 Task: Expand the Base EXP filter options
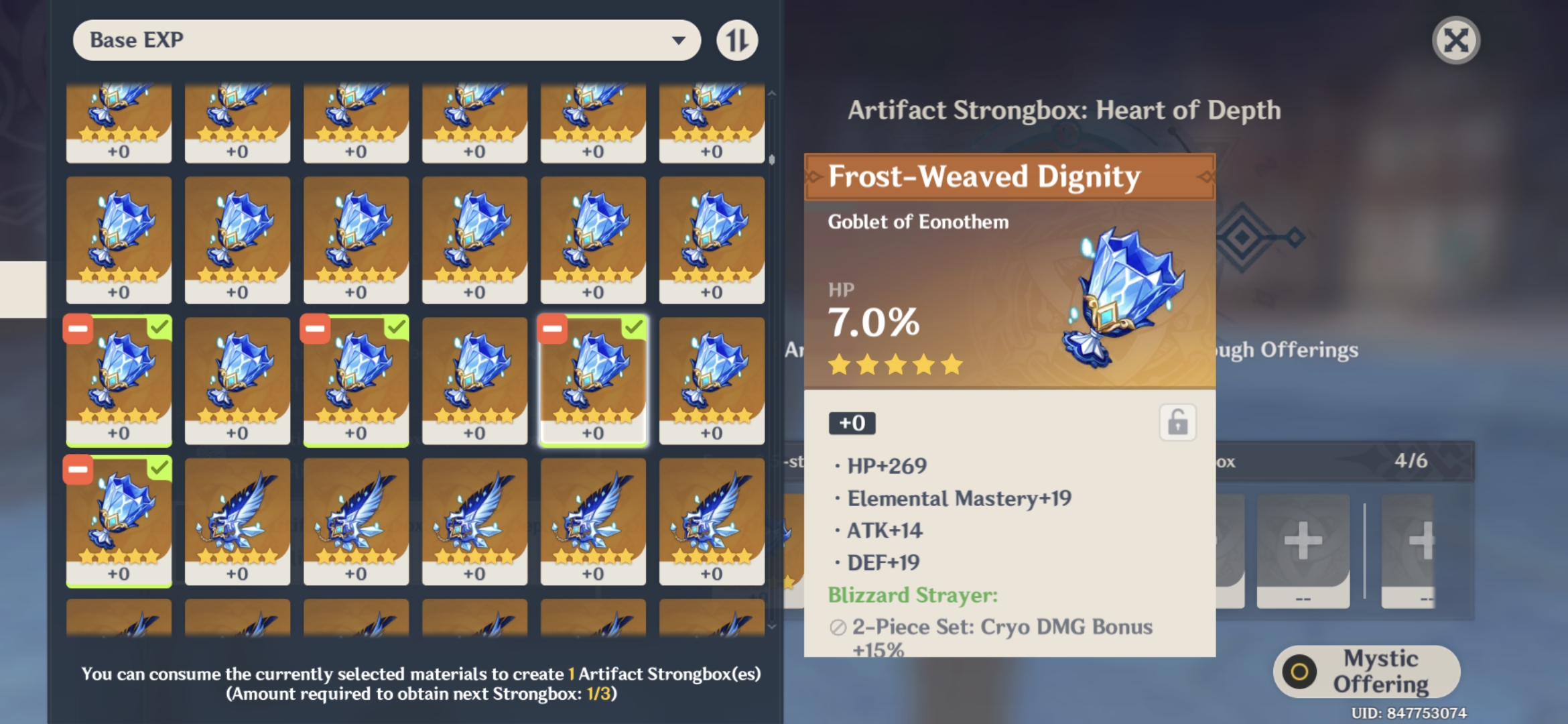pyautogui.click(x=385, y=40)
